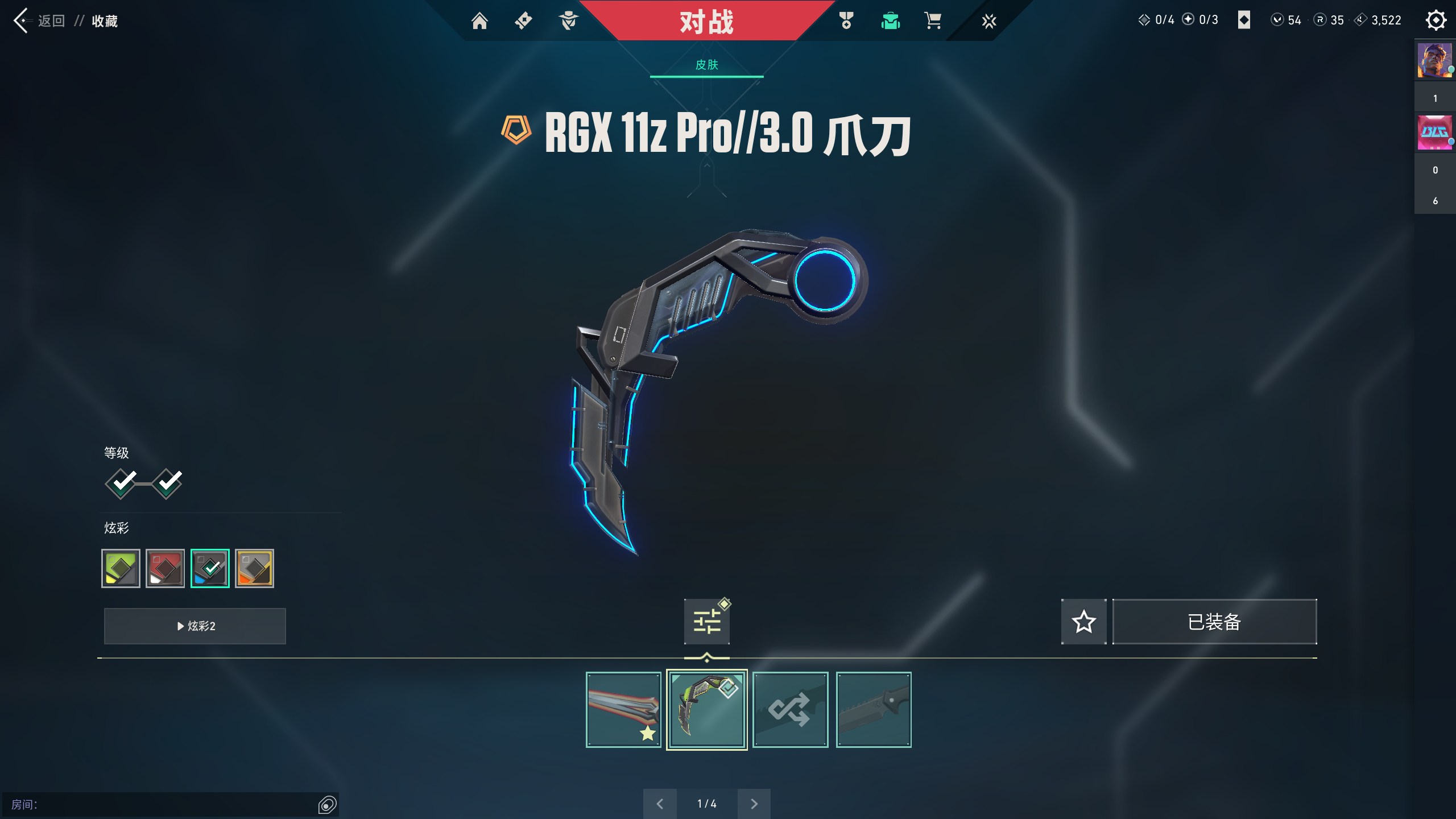
Task: Choose the green-yellow chroma variant
Action: point(121,568)
